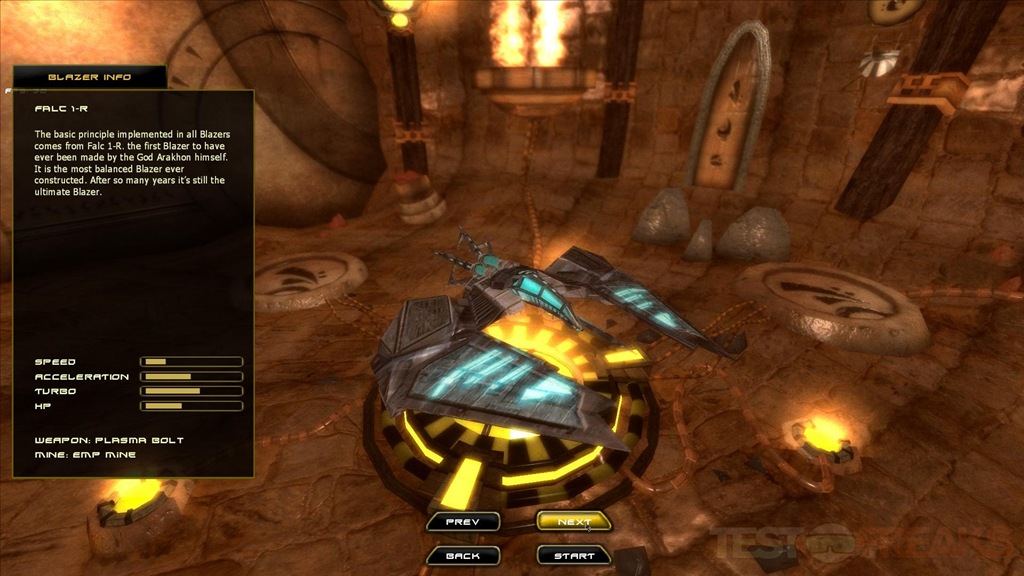Select the Blazer Info panel header
The height and width of the screenshot is (576, 1024).
(x=90, y=77)
